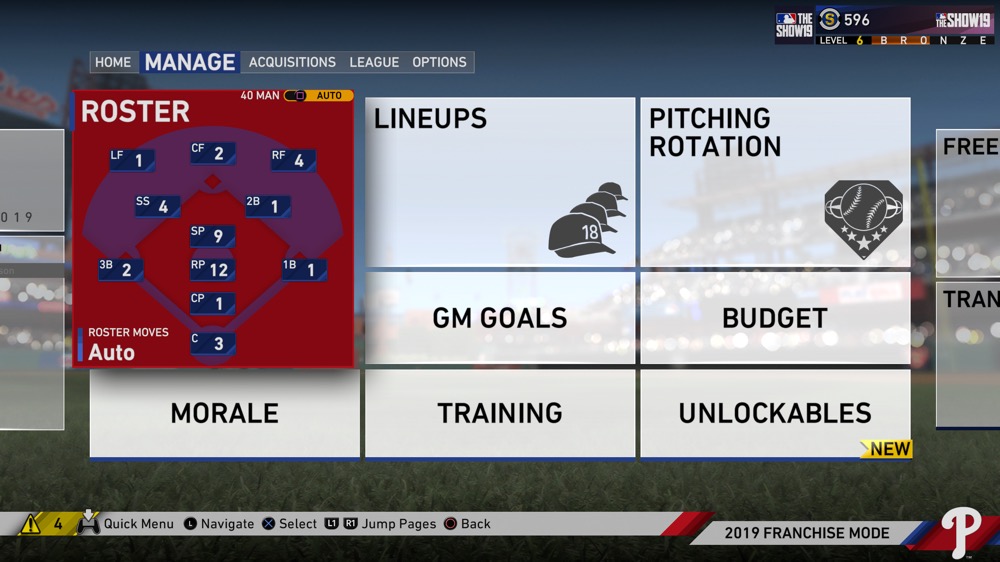The width and height of the screenshot is (1000, 562).
Task: Open the MORALE tile
Action: click(225, 413)
